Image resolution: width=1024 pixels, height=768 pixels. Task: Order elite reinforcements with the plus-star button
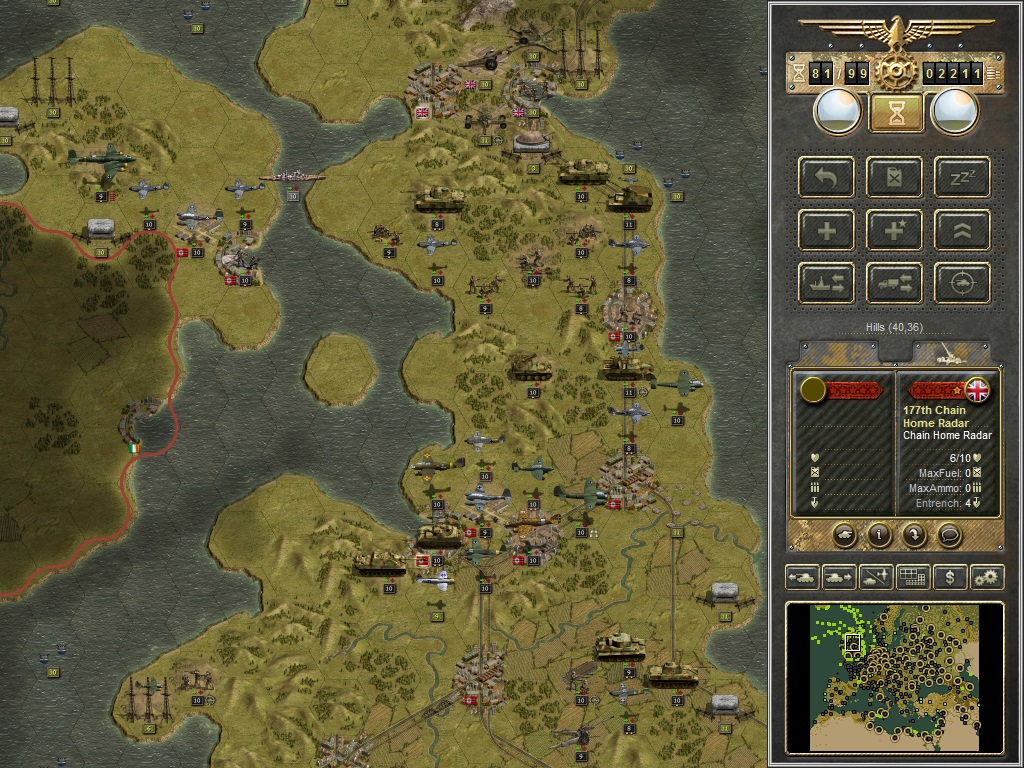896,231
